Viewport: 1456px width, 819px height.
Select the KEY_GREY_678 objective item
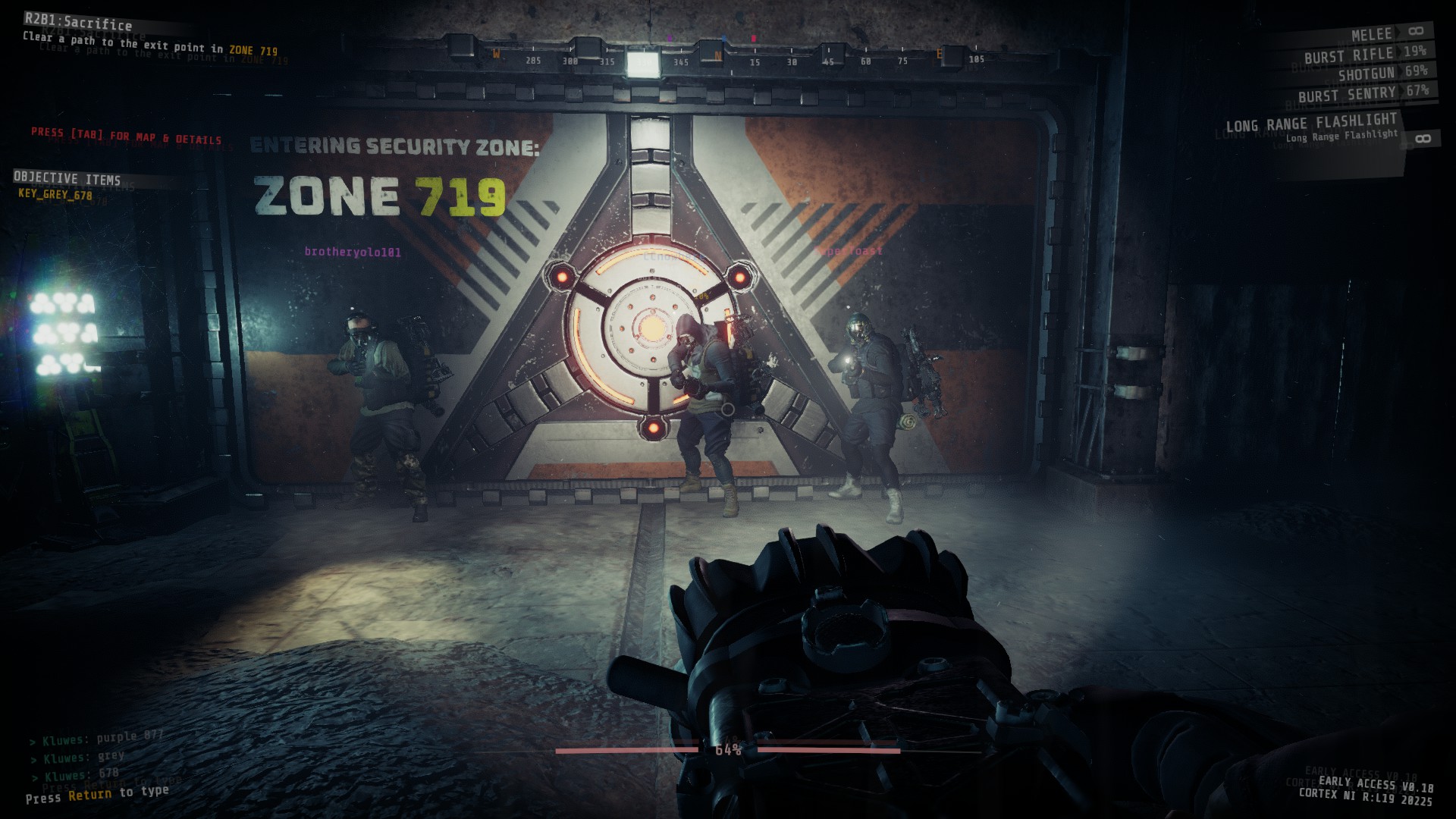coord(55,195)
